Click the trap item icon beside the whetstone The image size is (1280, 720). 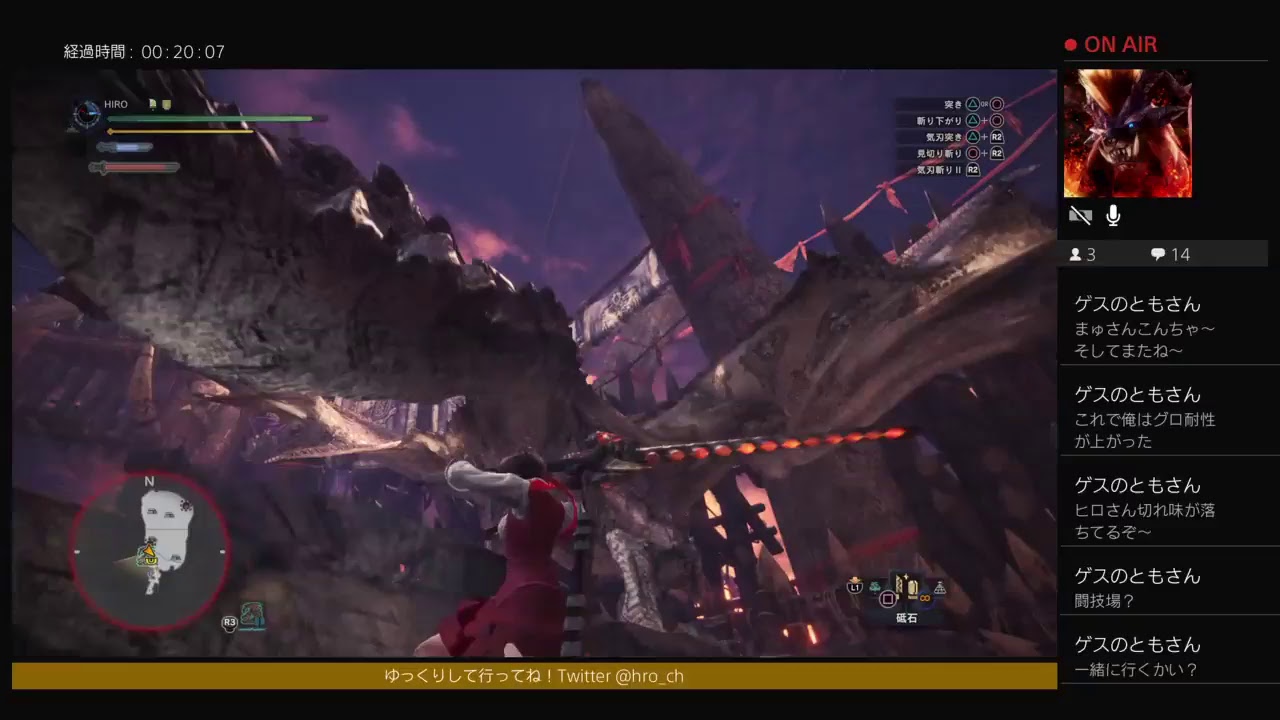click(940, 587)
